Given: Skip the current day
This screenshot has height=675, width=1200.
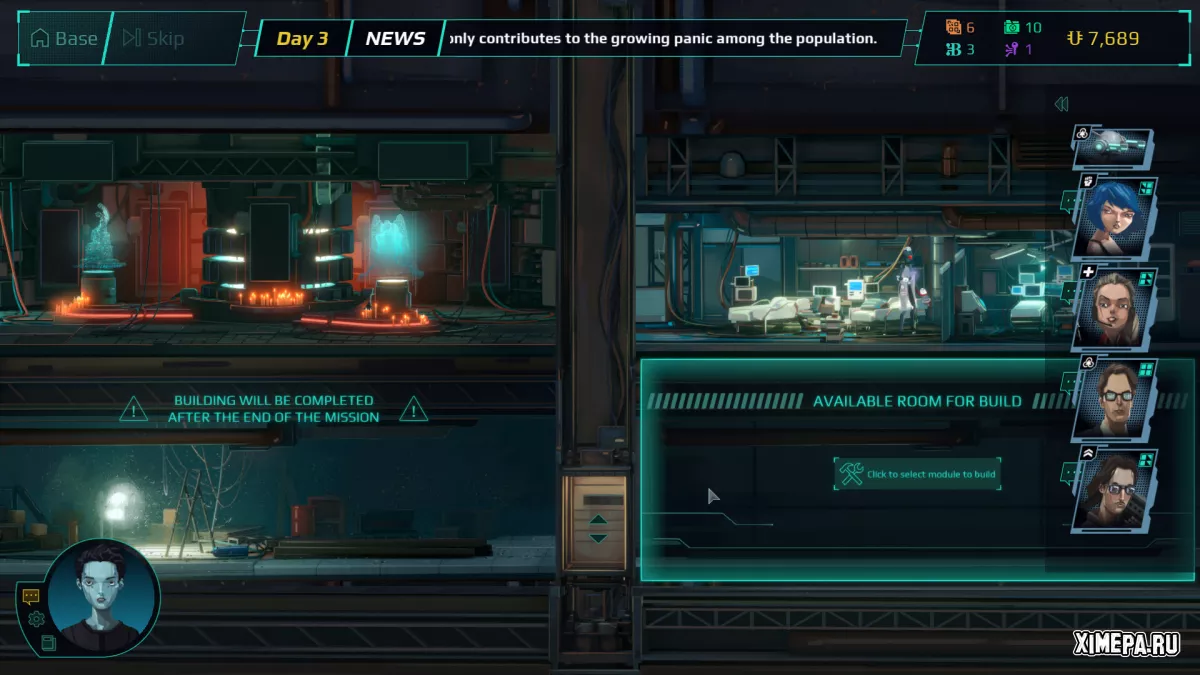Looking at the screenshot, I should [153, 39].
